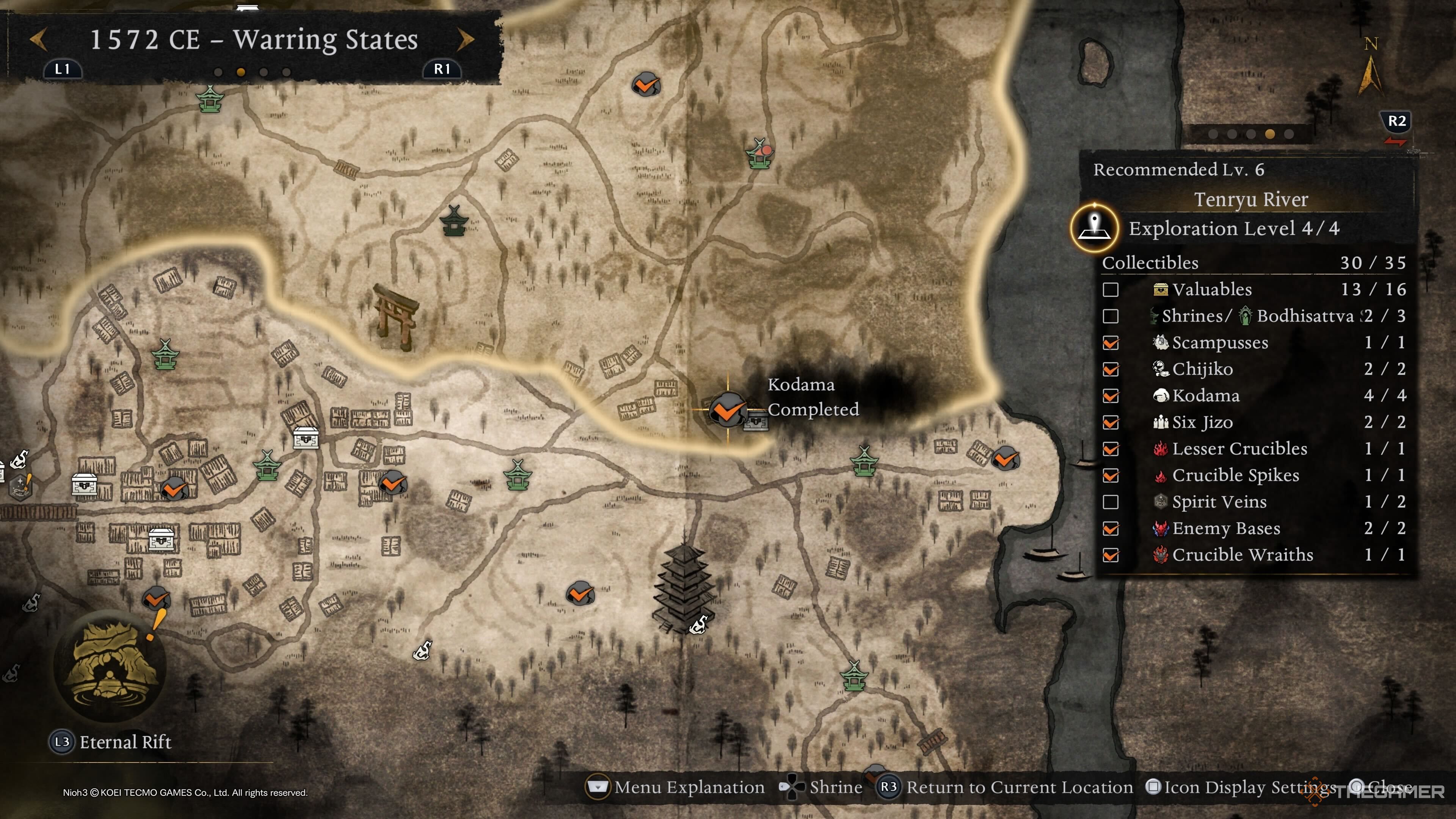Uncheck the Crucible Wraiths filter checkbox
The image size is (1456, 819).
tap(1111, 555)
